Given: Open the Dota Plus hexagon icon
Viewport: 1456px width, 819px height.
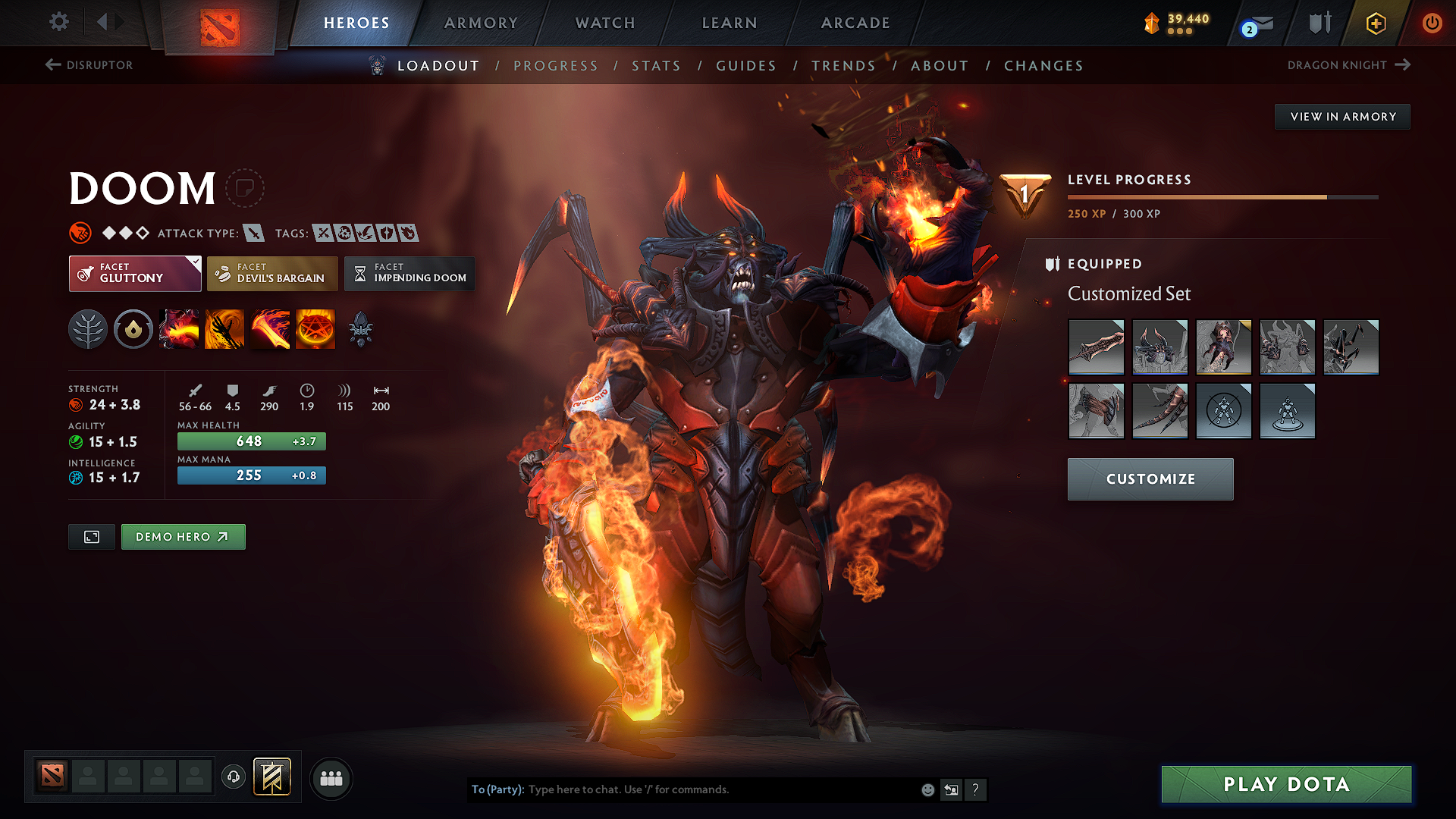Looking at the screenshot, I should (x=1375, y=23).
